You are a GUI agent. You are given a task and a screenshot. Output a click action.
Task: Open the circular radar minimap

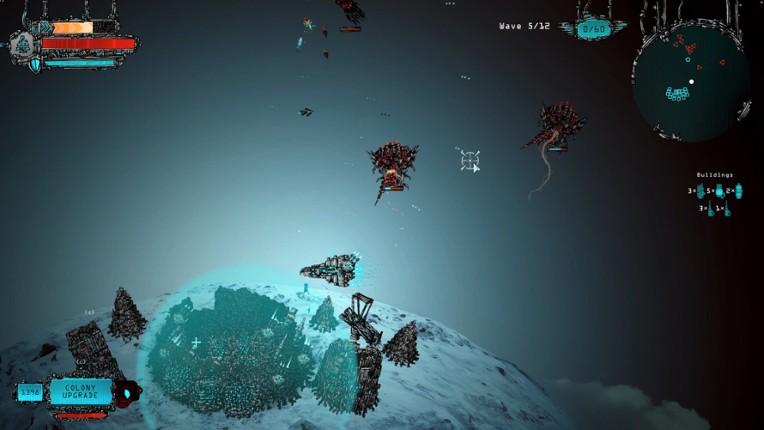click(690, 83)
